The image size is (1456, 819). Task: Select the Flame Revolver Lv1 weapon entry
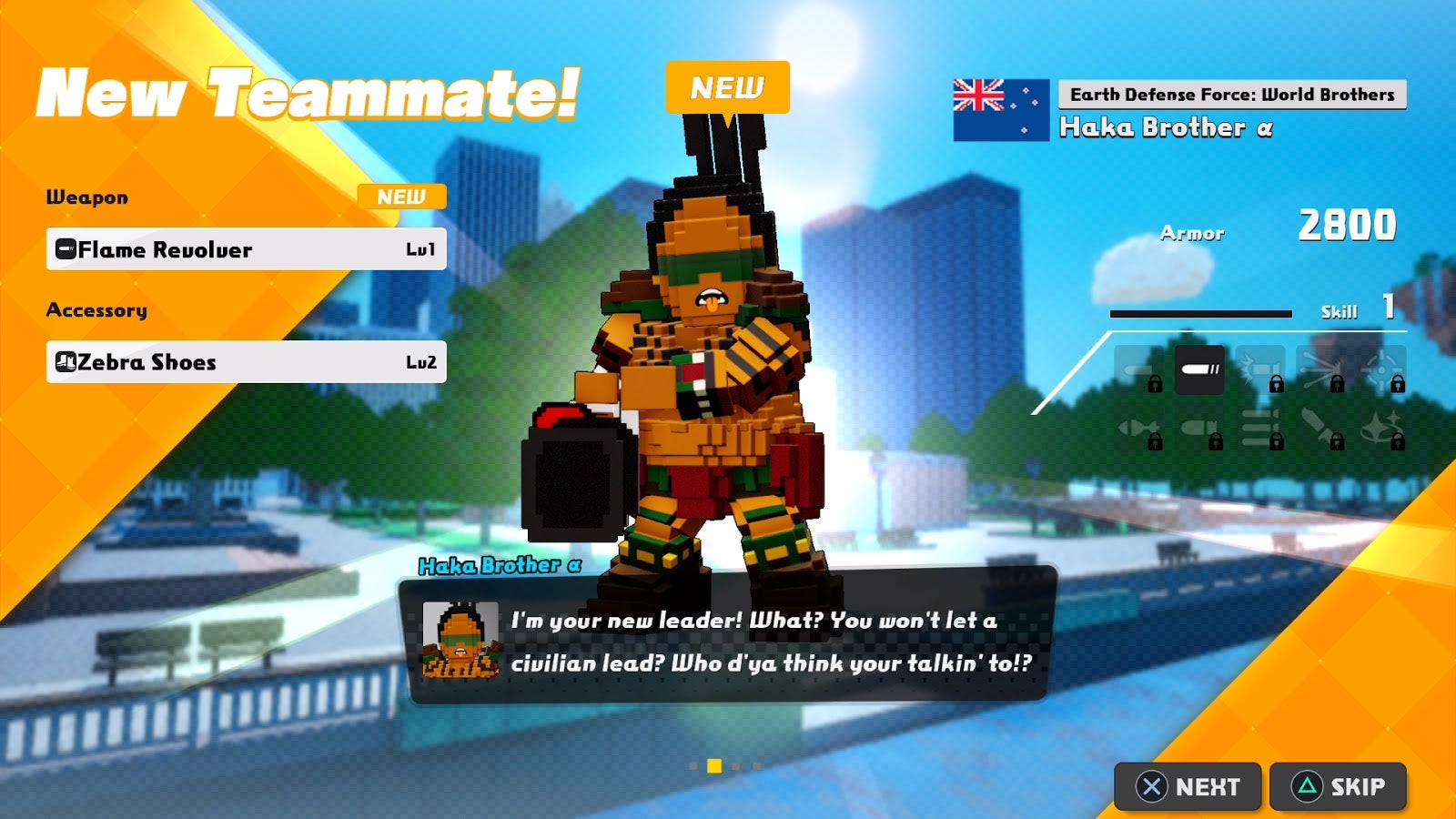tap(246, 249)
